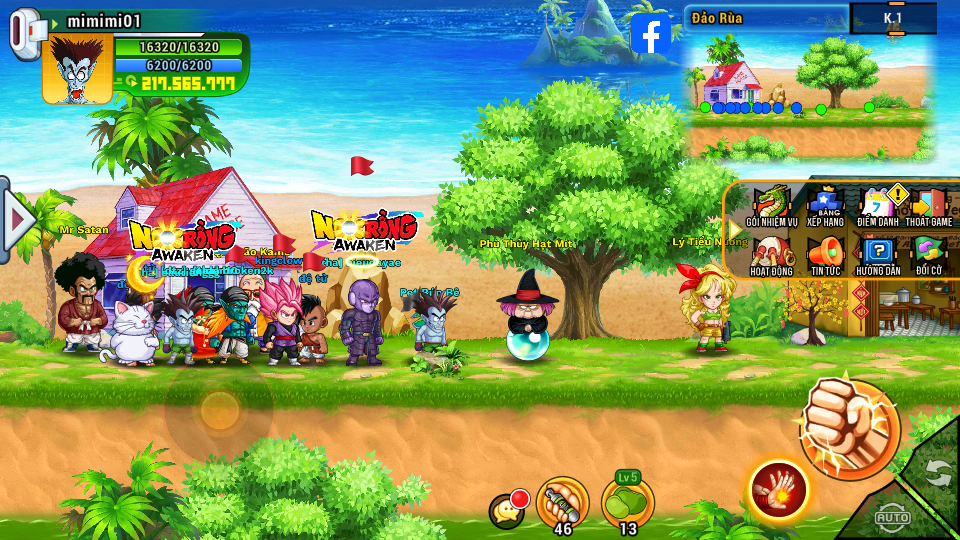Viewport: 960px width, 540px height.
Task: Click the mimimi01 character portrait
Action: [77, 69]
